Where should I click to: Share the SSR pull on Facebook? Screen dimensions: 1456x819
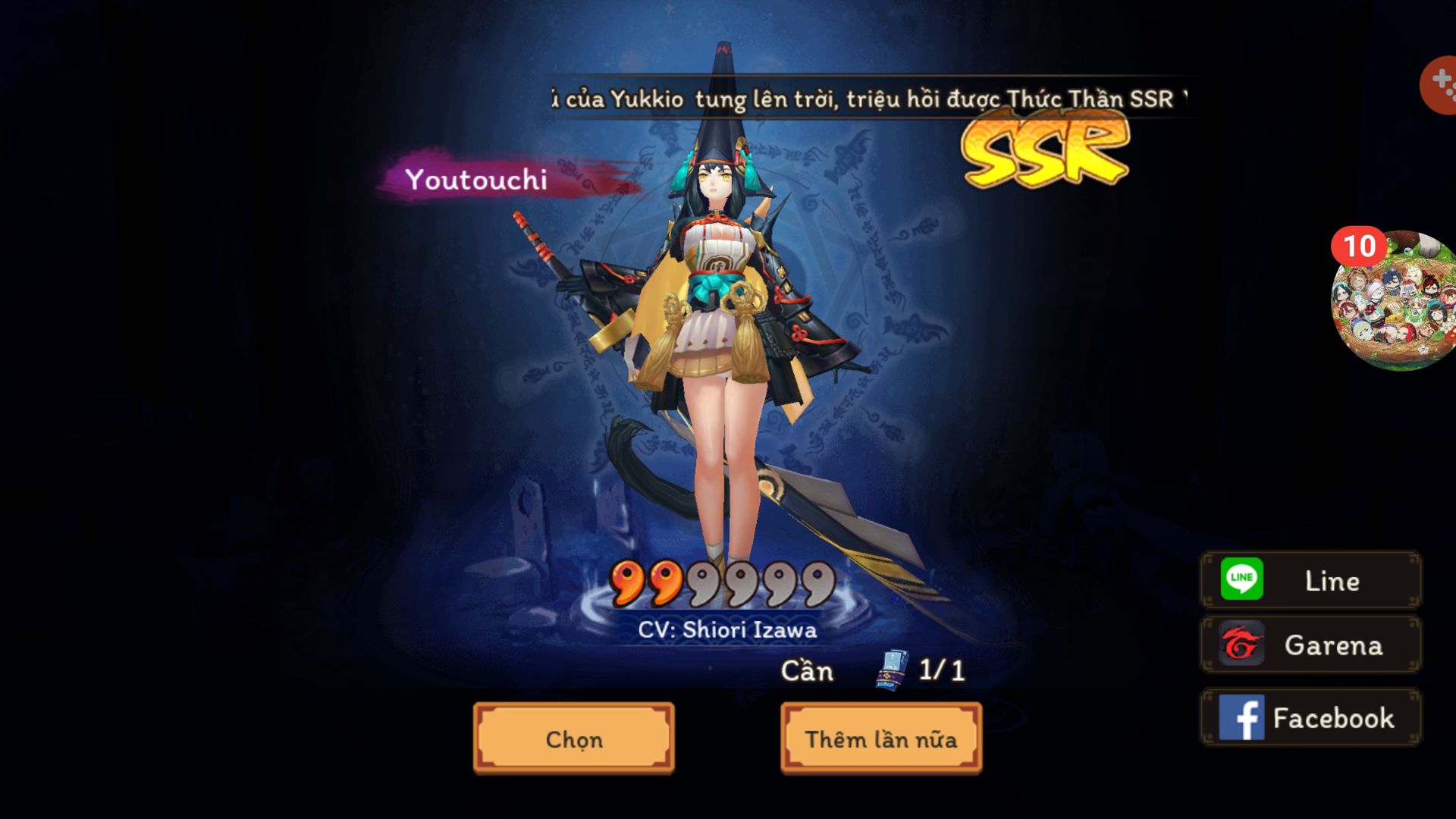point(1310,717)
